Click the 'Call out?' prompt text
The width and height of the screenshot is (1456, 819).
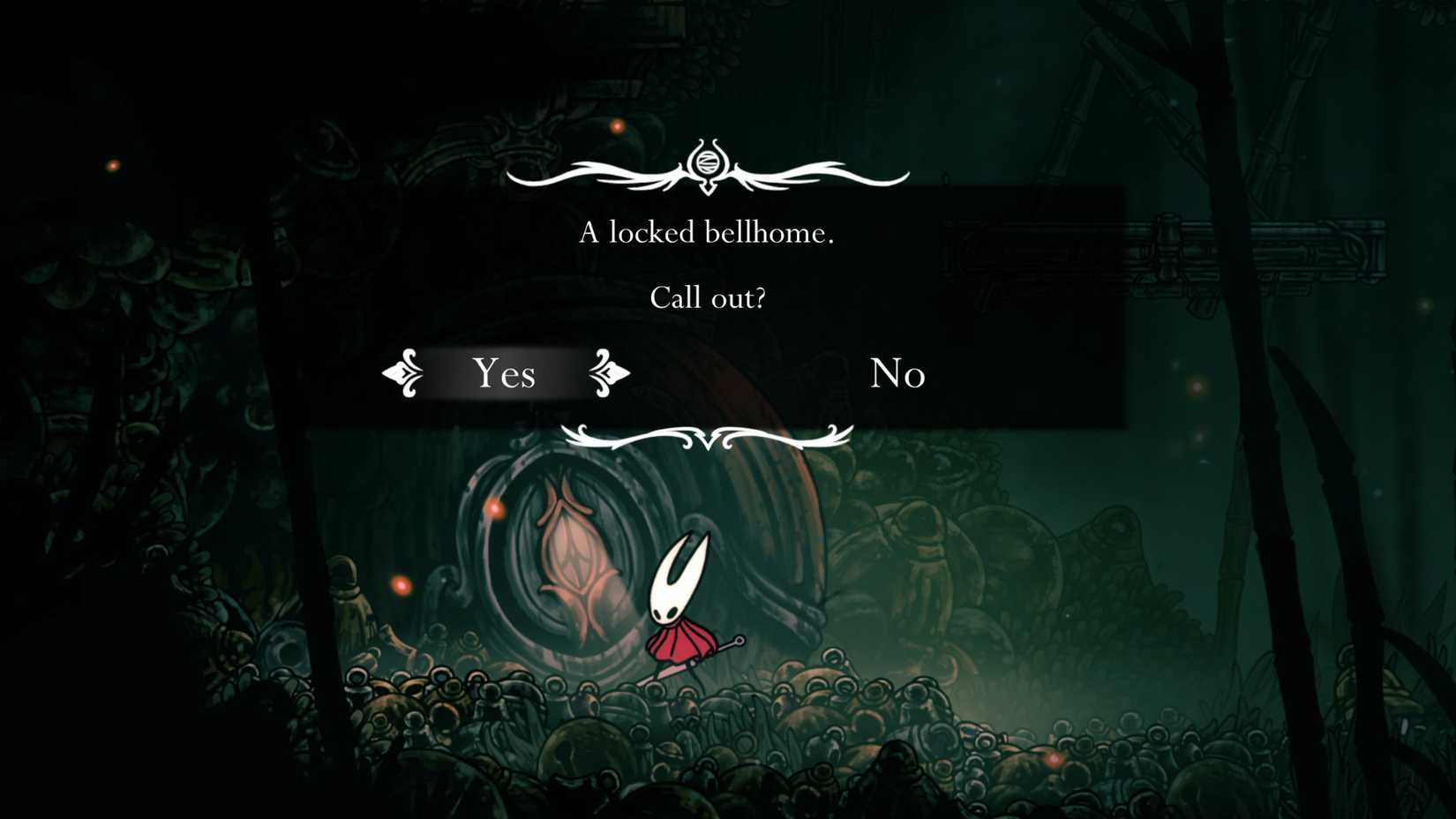pos(709,297)
